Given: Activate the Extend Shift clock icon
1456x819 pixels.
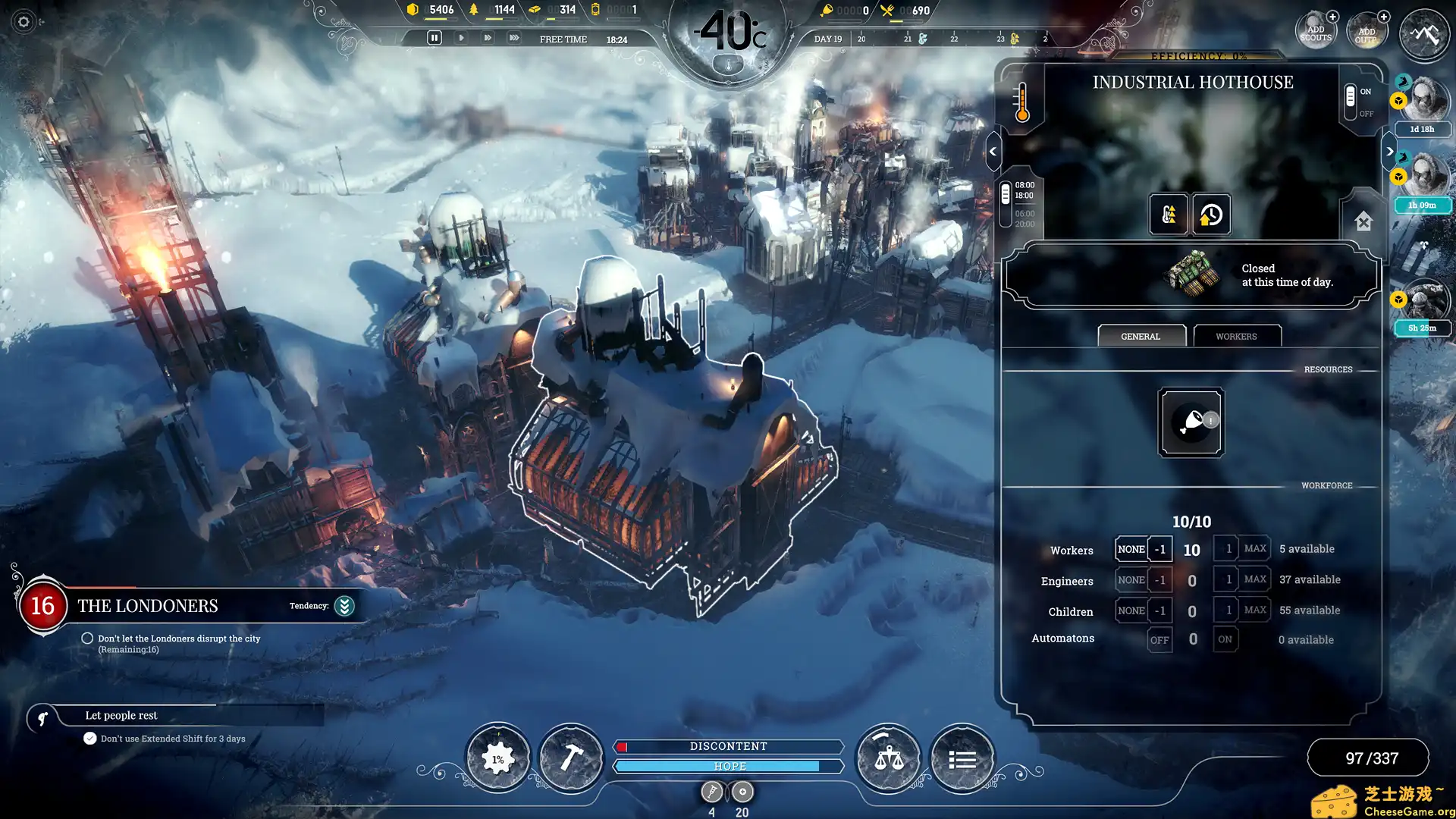Looking at the screenshot, I should (1210, 215).
